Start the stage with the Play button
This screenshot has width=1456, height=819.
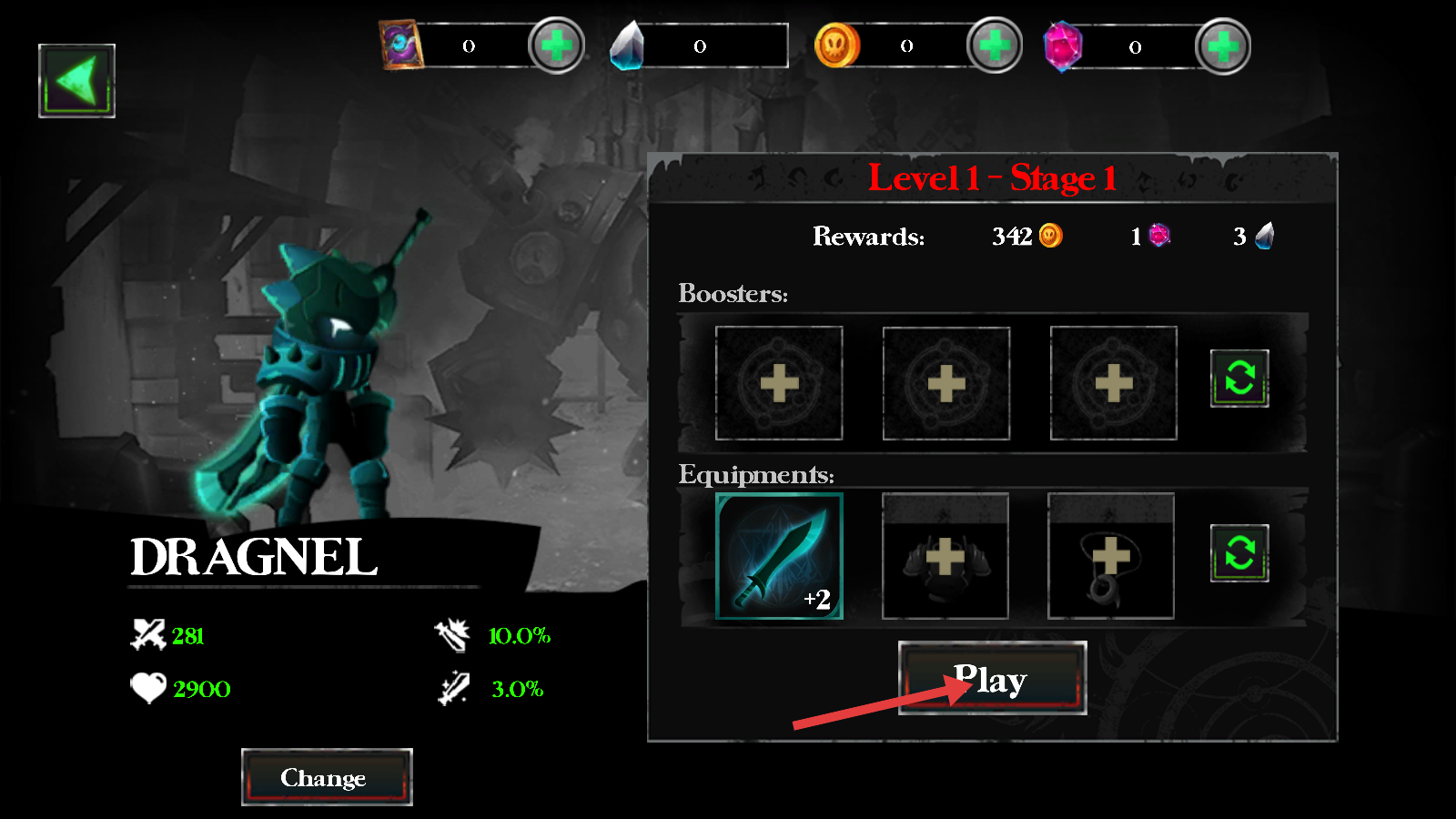click(x=992, y=678)
